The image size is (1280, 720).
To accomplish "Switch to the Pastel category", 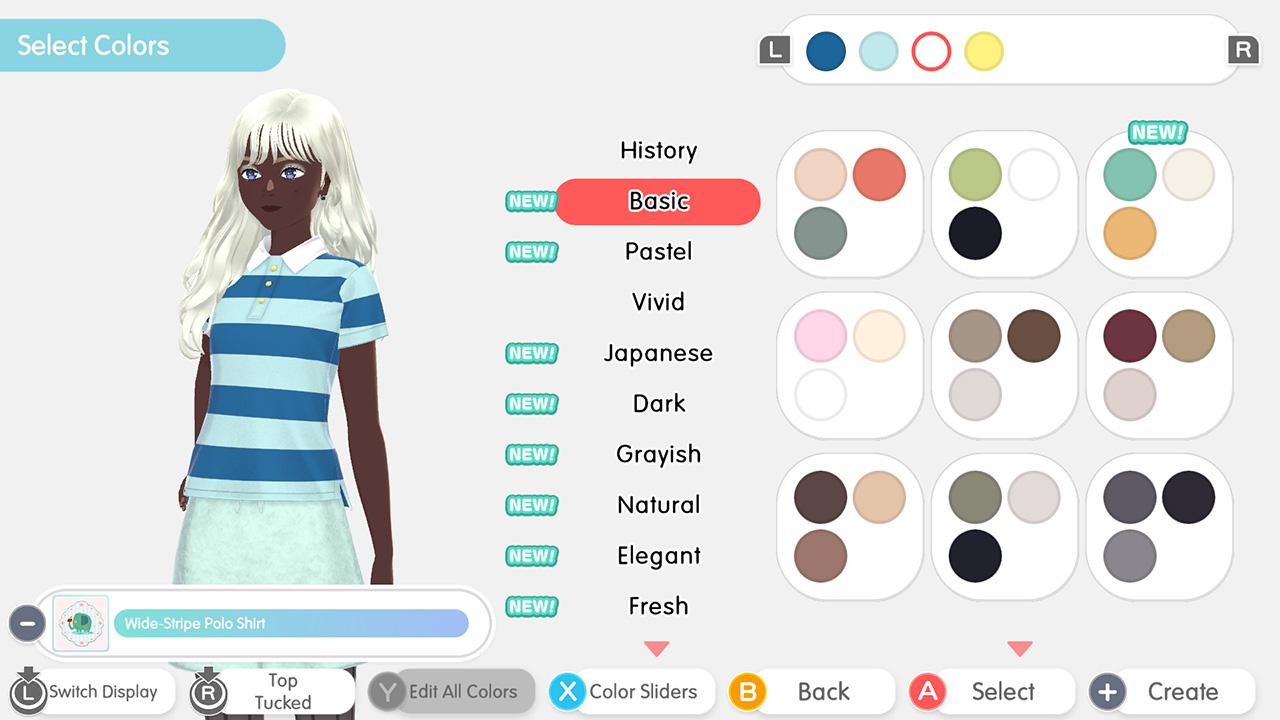I will click(x=658, y=252).
